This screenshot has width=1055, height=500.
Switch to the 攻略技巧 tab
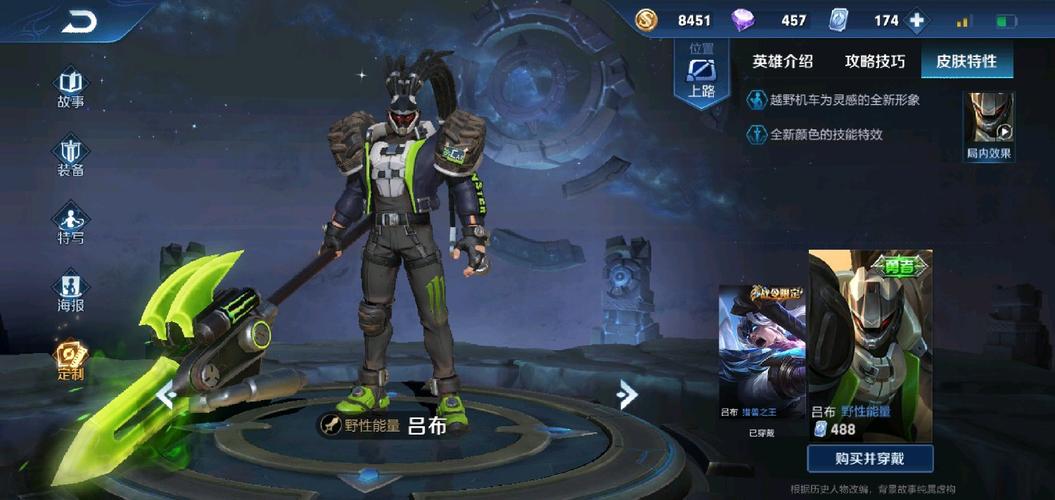click(x=875, y=61)
